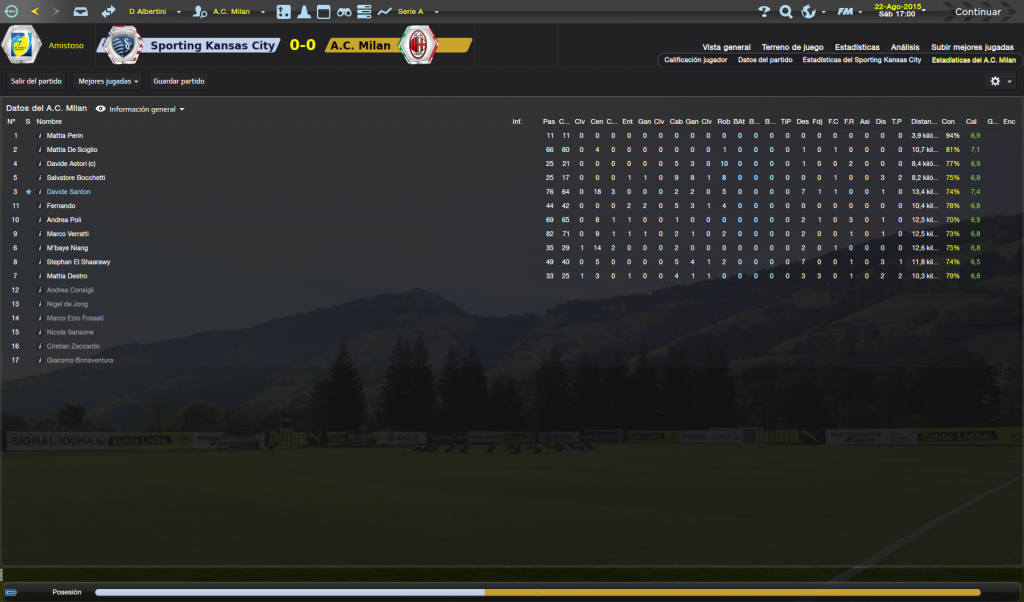Viewport: 1024px width, 602px height.
Task: Select the top-level Estadísticas tab
Action: (857, 47)
